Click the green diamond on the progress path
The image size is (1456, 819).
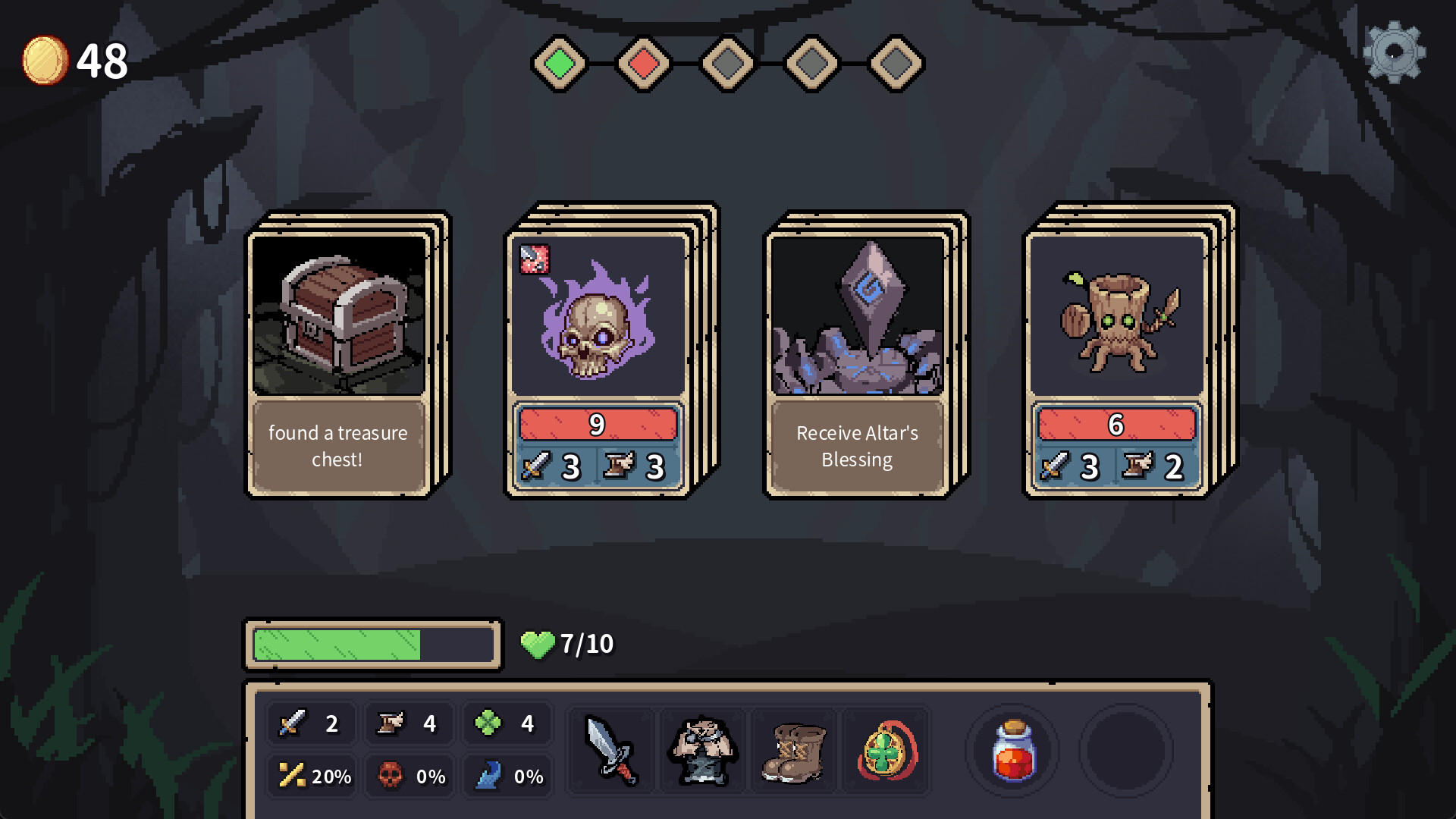pos(560,64)
